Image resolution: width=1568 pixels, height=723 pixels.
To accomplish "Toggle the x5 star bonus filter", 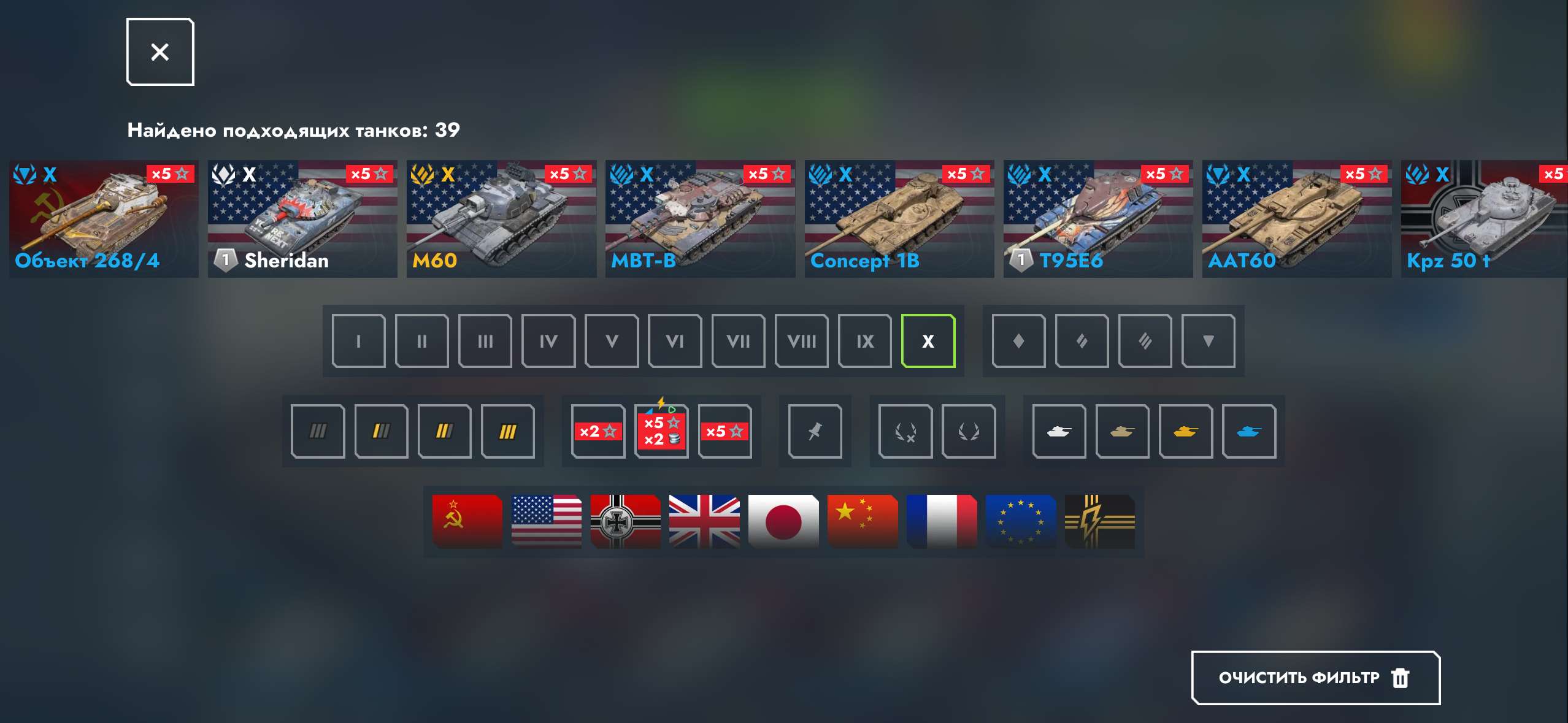I will [727, 431].
